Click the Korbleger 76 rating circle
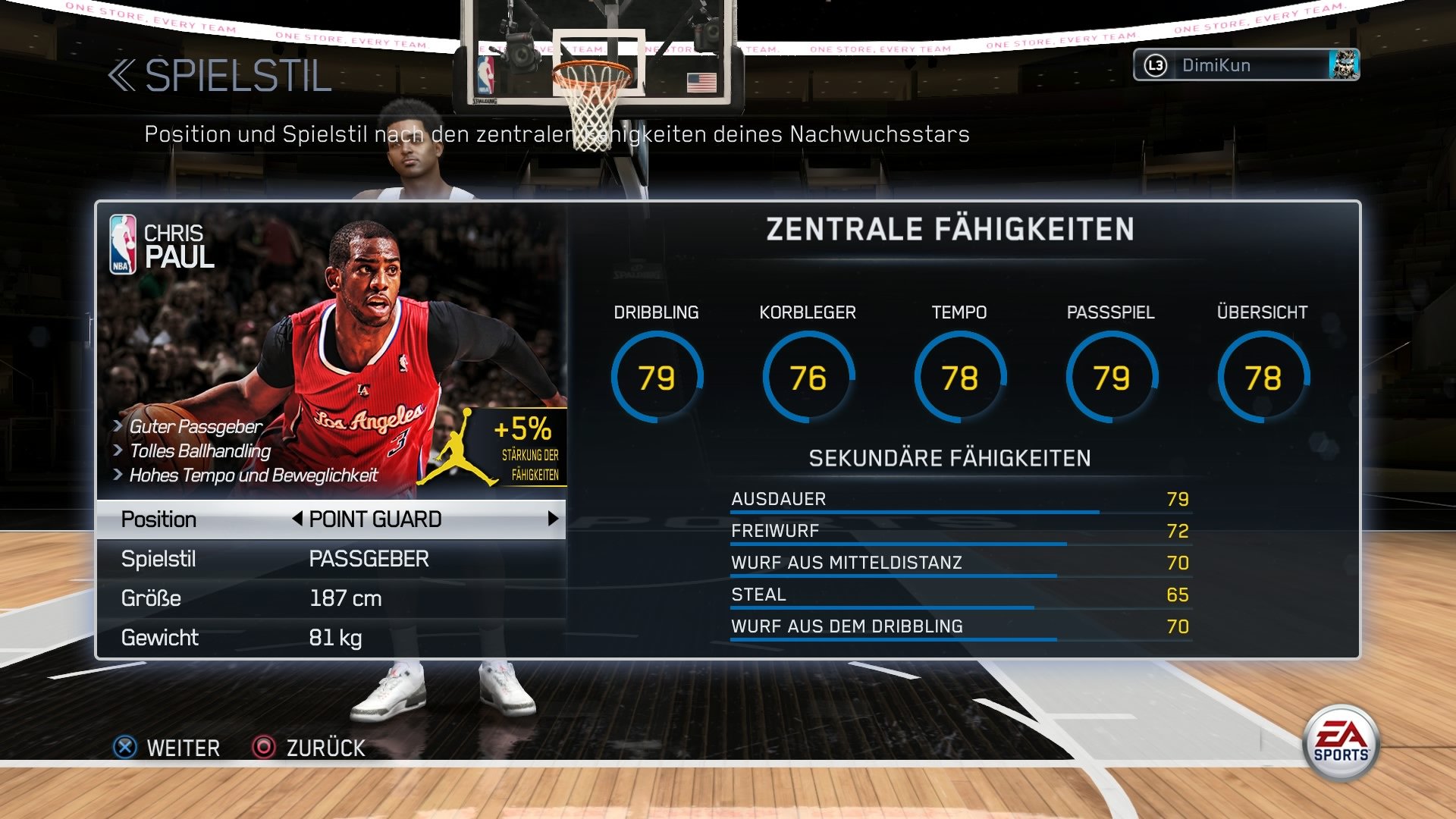The width and height of the screenshot is (1456, 819). pyautogui.click(x=808, y=376)
